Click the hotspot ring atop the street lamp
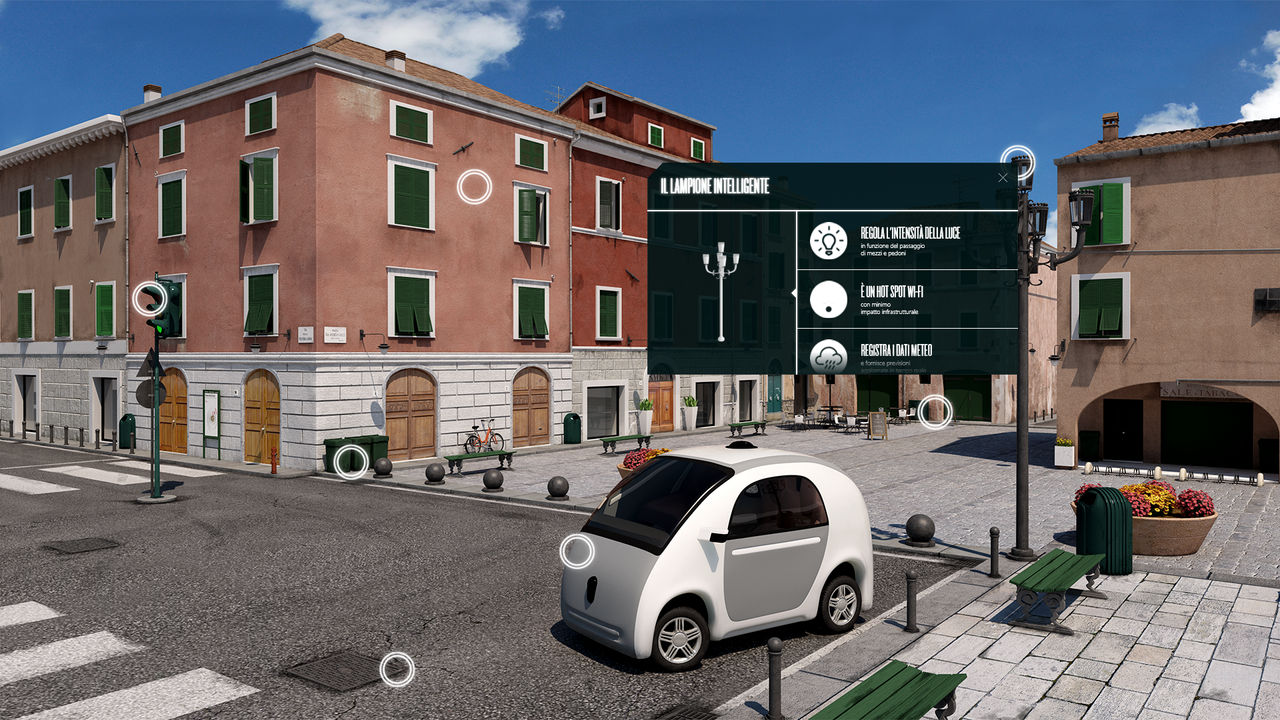This screenshot has width=1280, height=720. [x=1018, y=162]
